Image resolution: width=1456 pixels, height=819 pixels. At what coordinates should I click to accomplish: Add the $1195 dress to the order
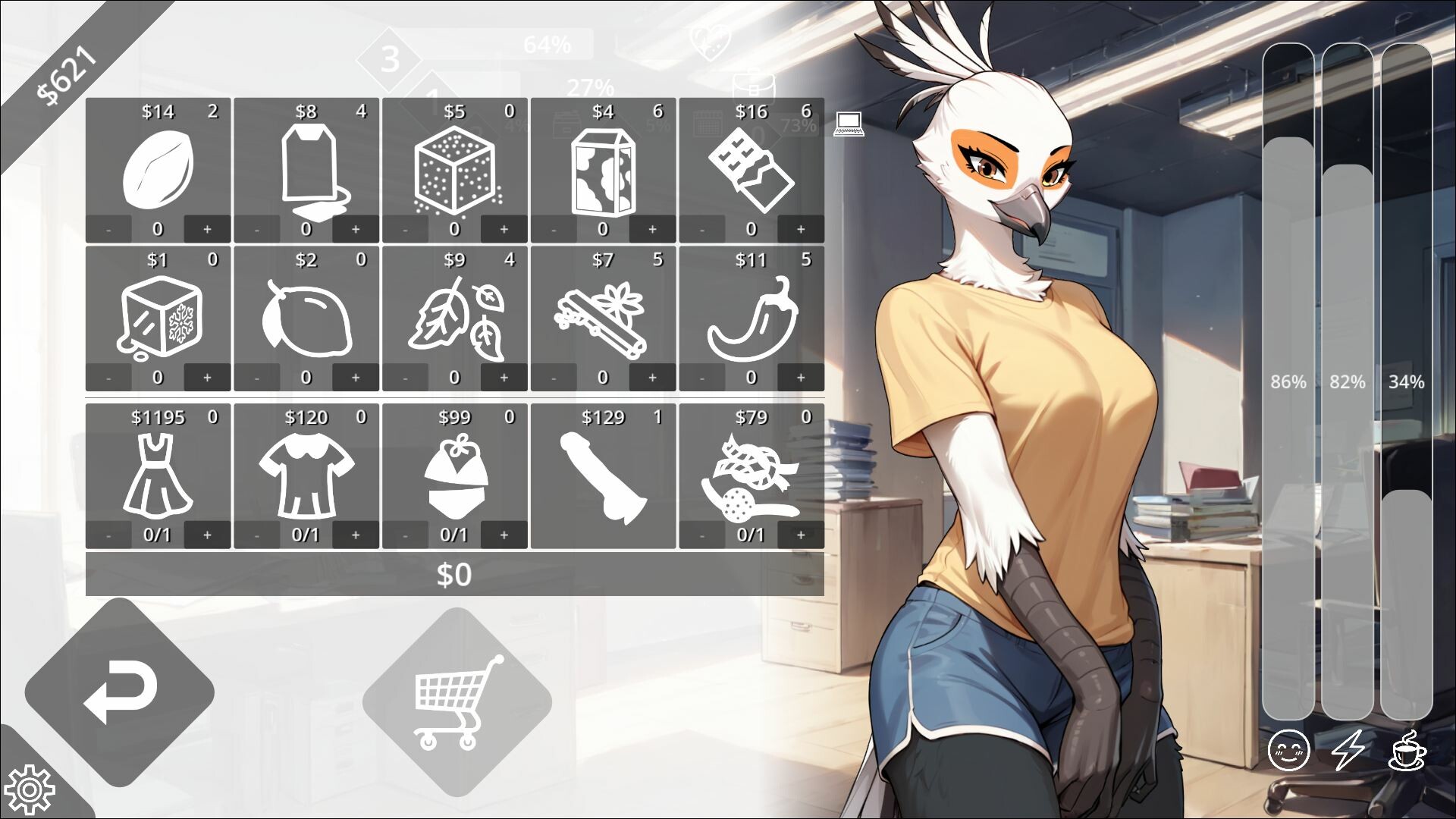pyautogui.click(x=207, y=535)
